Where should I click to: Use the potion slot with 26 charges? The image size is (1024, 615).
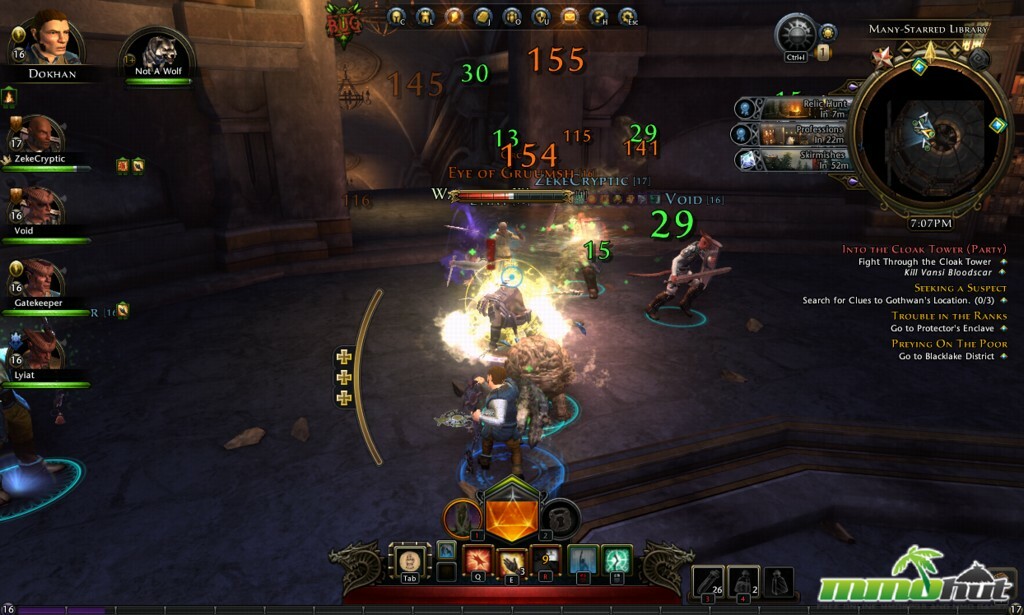click(710, 581)
